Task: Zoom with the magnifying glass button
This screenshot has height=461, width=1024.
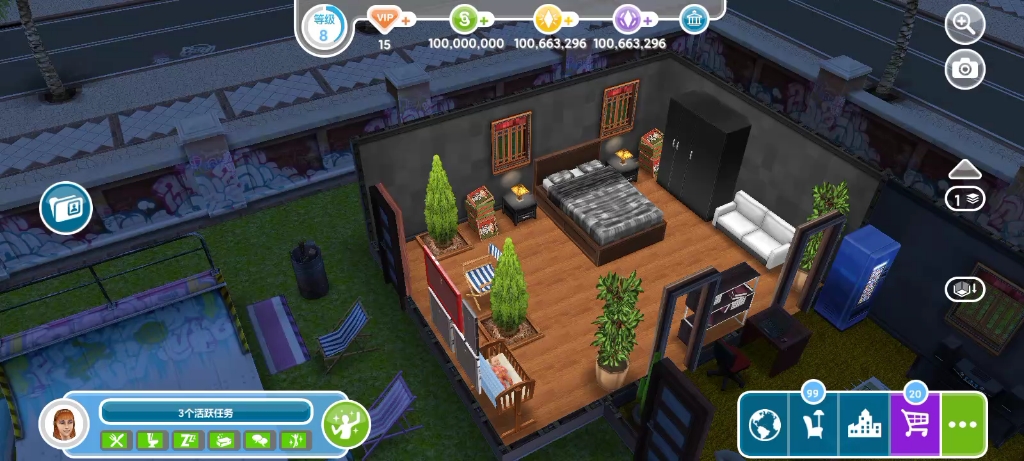Action: coord(965,25)
